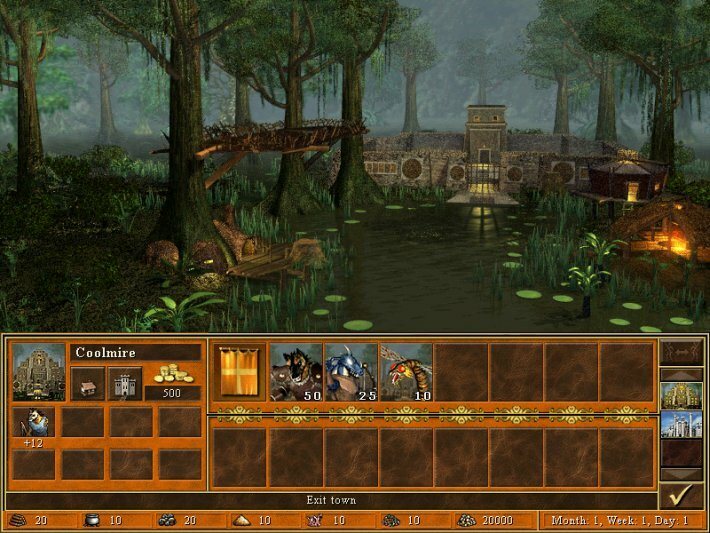Select the golden Fortress town thumbnail

click(680, 396)
